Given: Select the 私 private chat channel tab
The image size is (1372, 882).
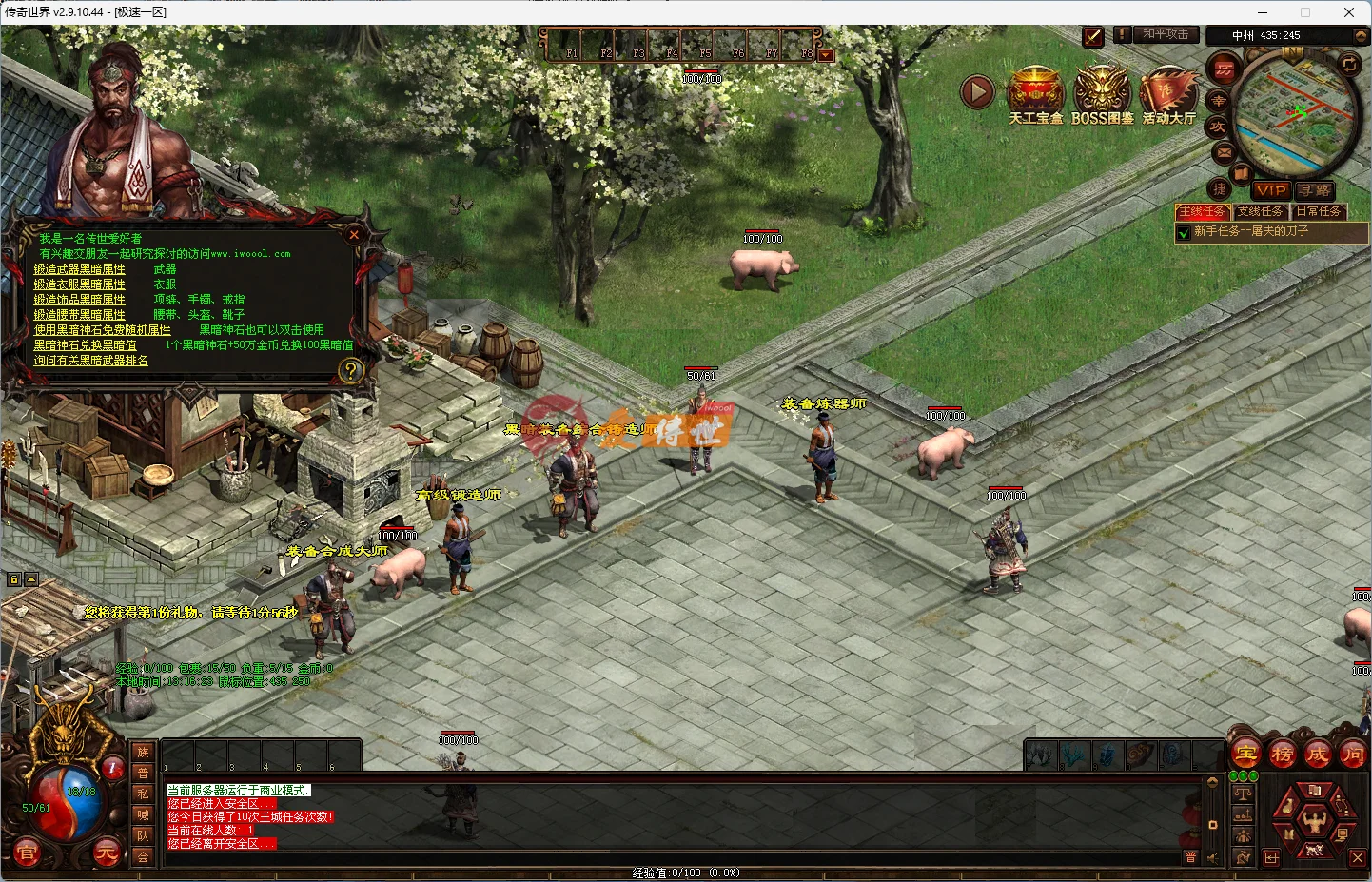Looking at the screenshot, I should tap(143, 794).
